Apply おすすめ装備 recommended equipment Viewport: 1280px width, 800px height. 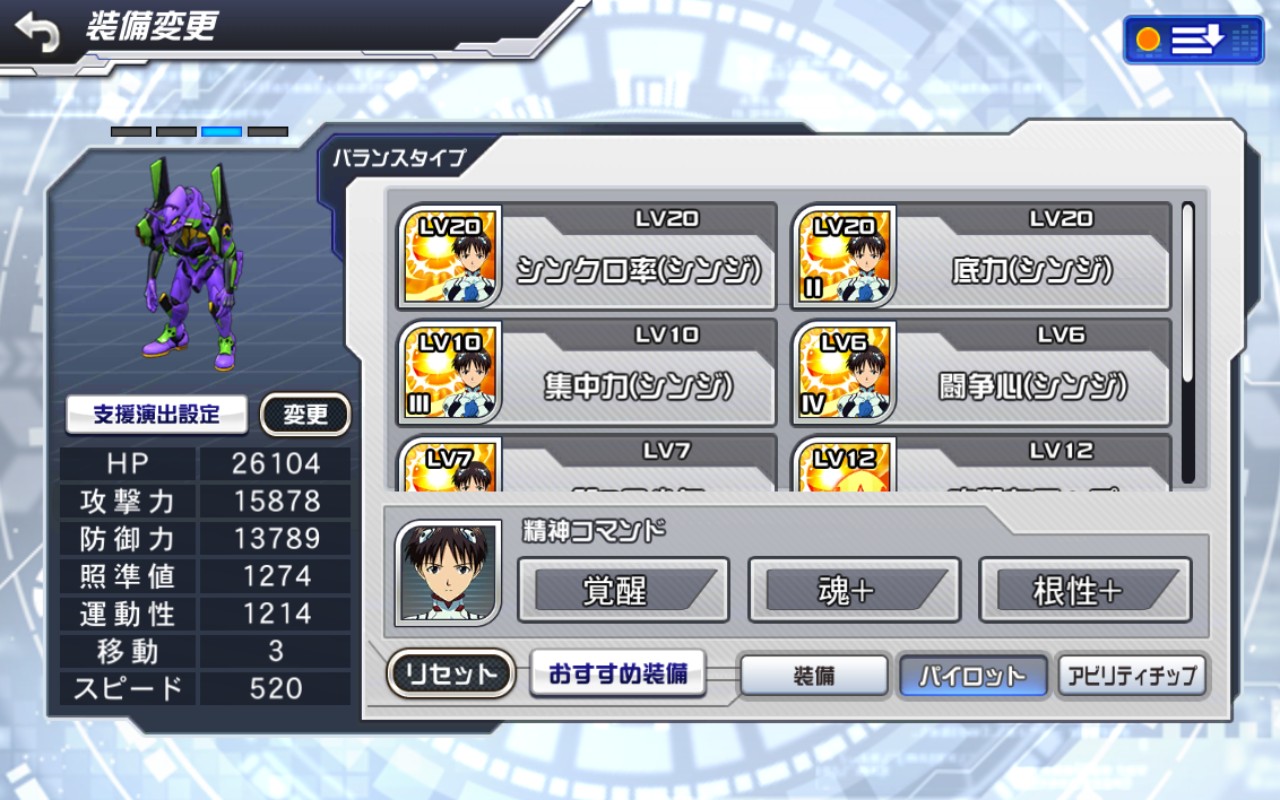(x=618, y=674)
